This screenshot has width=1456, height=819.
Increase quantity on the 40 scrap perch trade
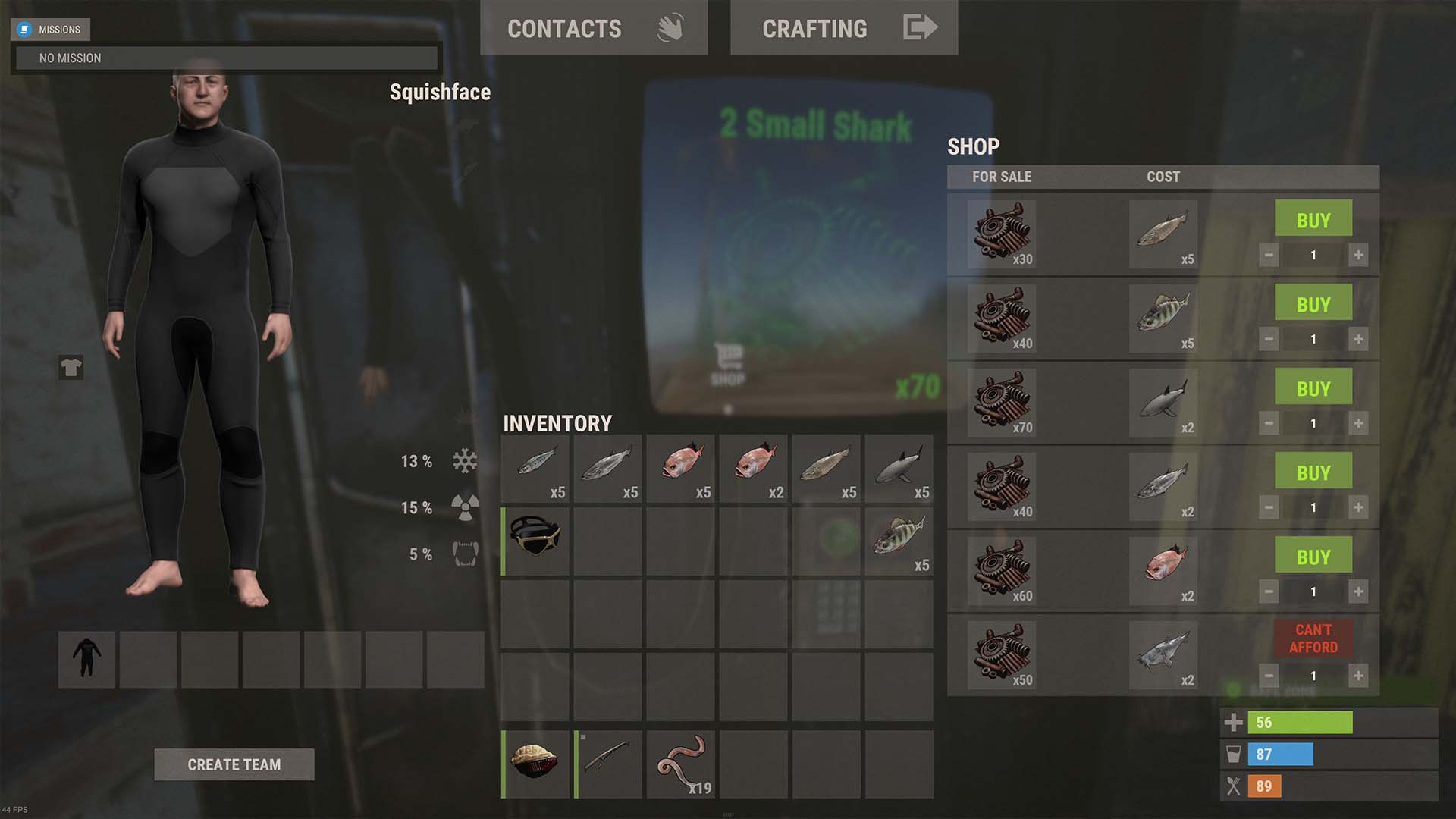[x=1358, y=339]
